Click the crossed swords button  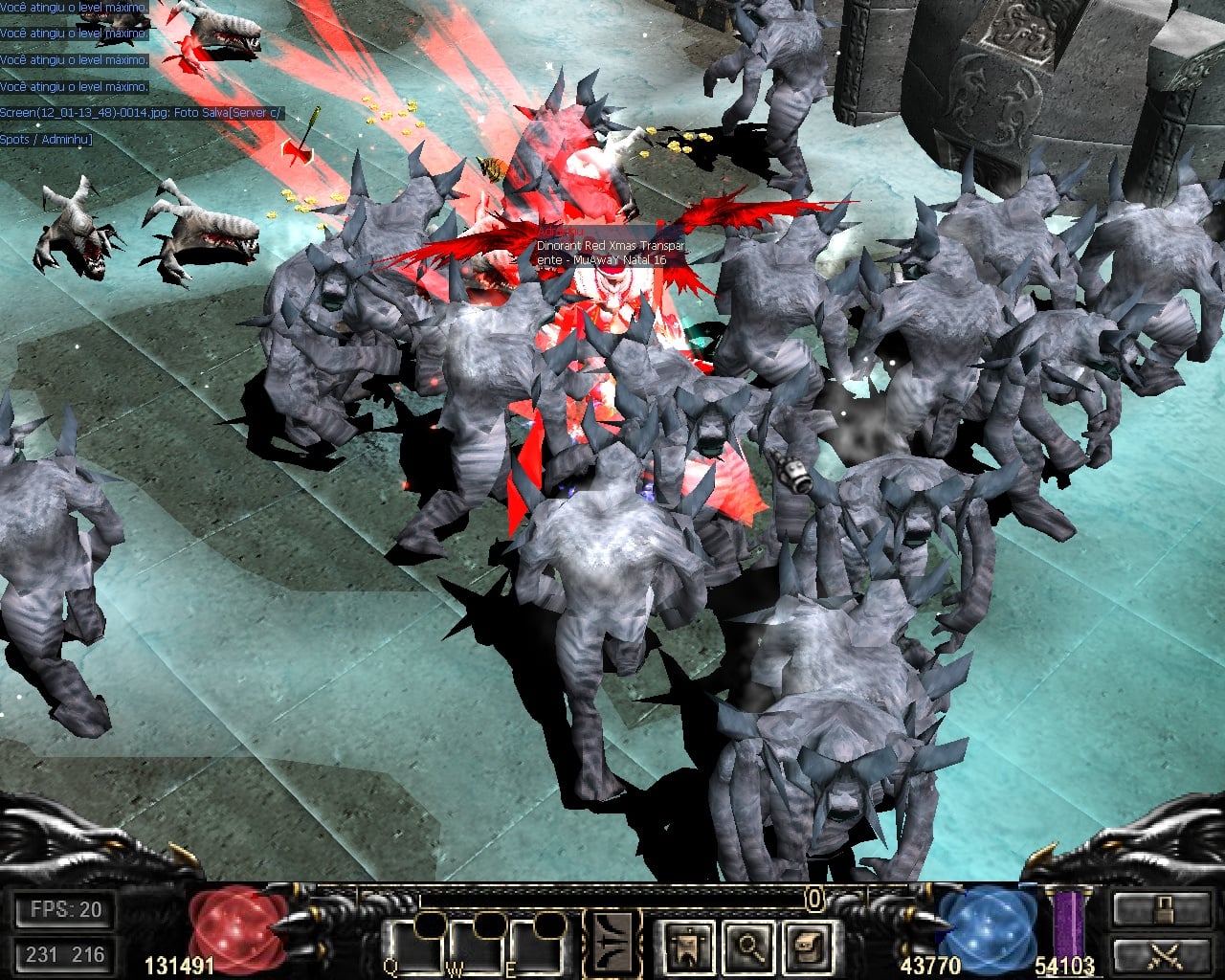pyautogui.click(x=1161, y=955)
